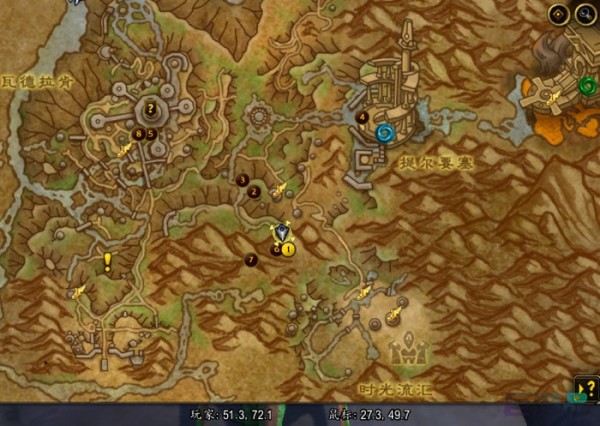Select quest marker number 4 by the tower
Image resolution: width=600 pixels, height=426 pixels.
tap(362, 117)
